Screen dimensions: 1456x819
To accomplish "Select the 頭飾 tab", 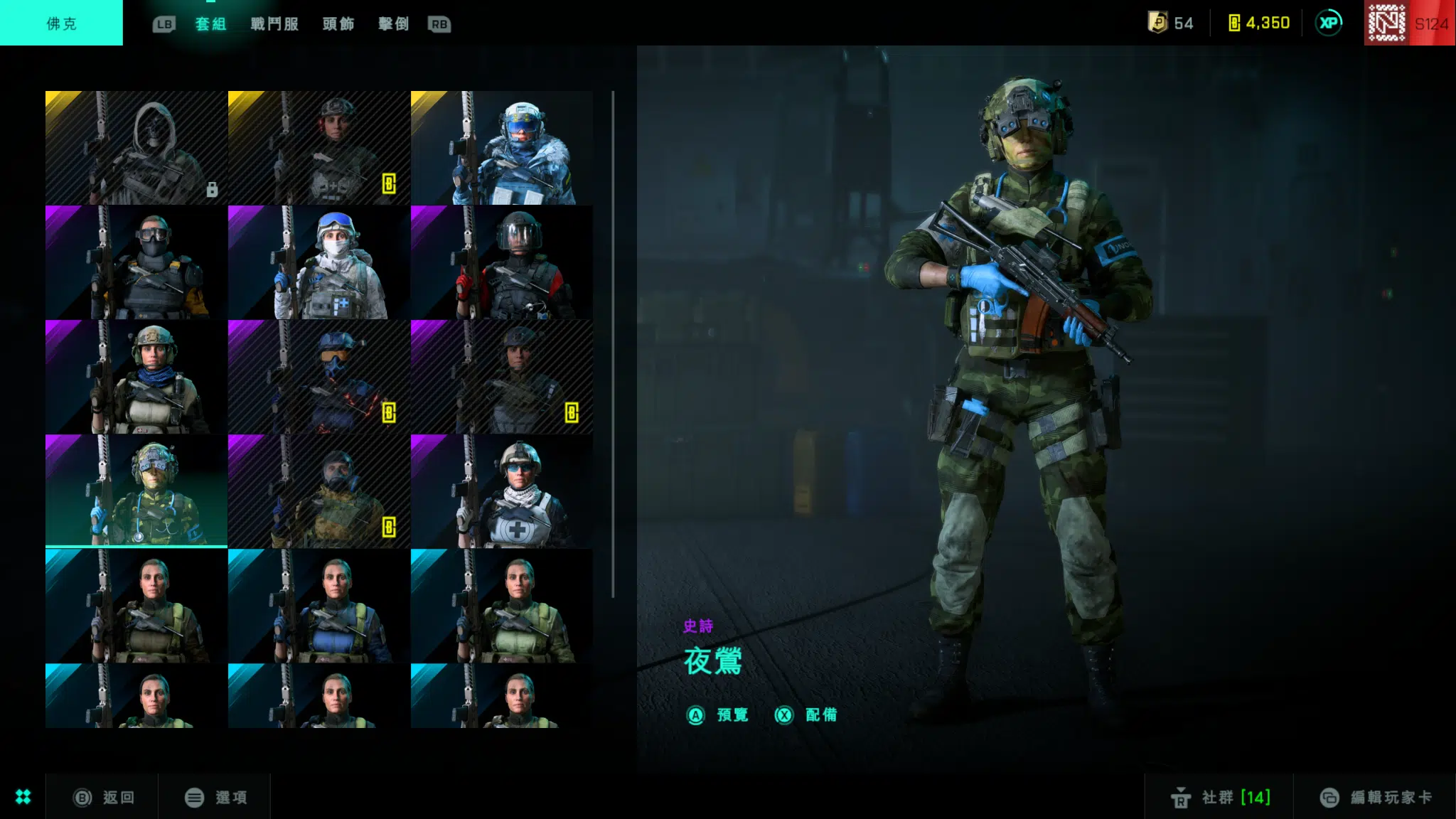I will point(338,24).
